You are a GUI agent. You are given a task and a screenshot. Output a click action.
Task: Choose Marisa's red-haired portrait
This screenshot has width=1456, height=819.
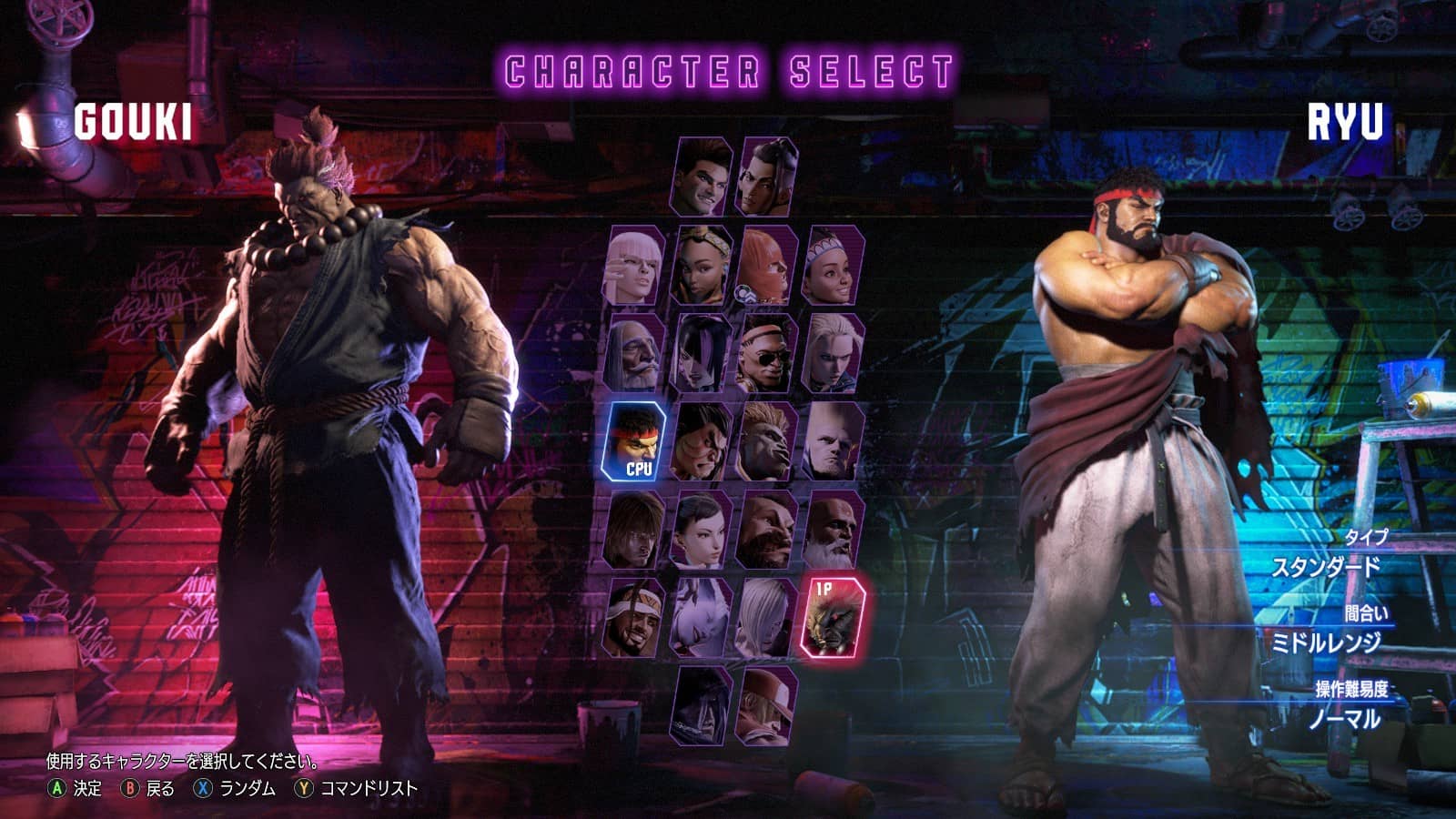tap(767, 266)
